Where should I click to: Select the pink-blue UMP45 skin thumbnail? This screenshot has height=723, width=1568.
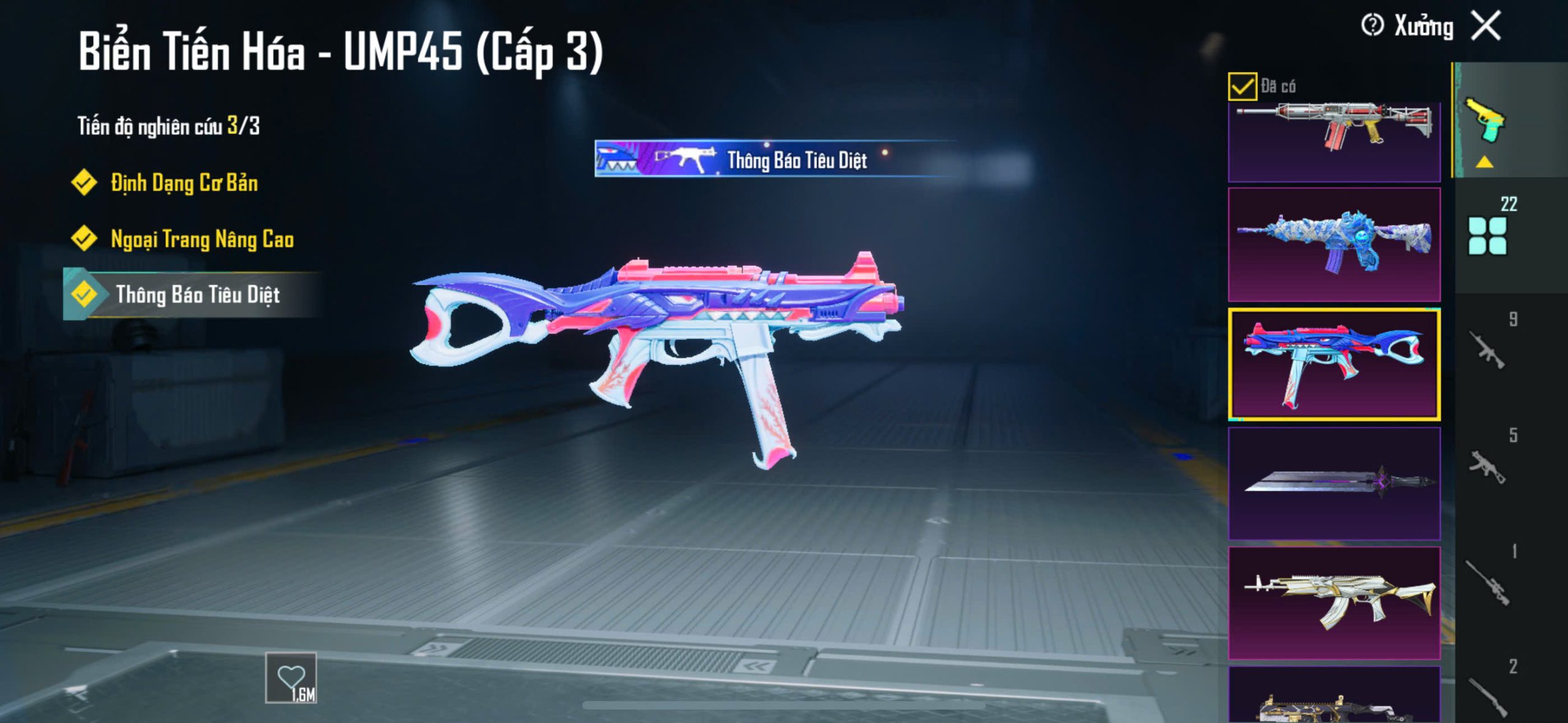[x=1334, y=364]
